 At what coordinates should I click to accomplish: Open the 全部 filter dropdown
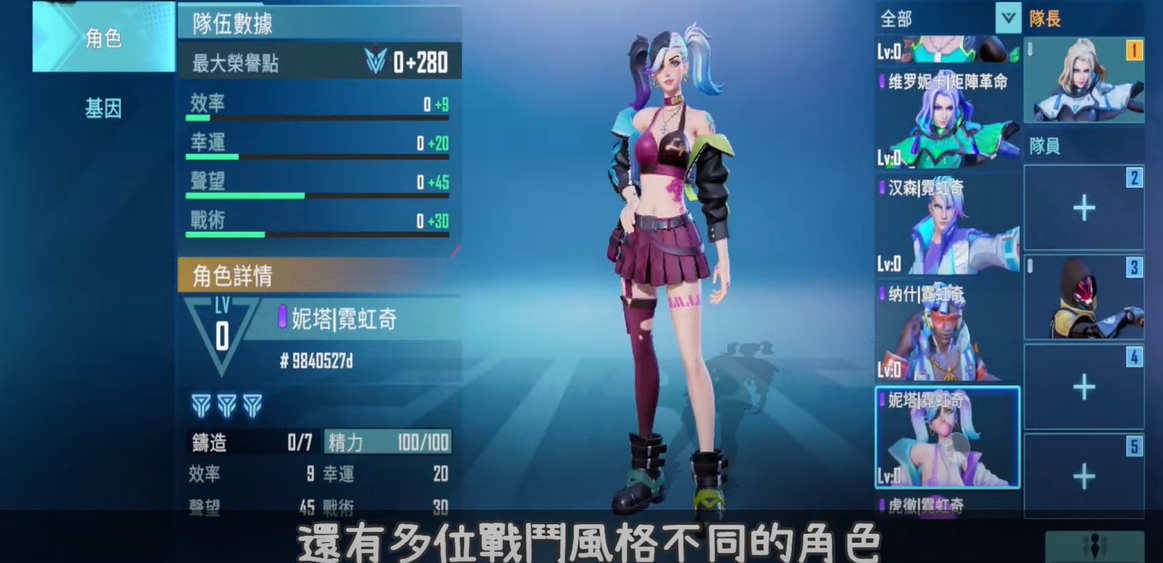click(1008, 17)
